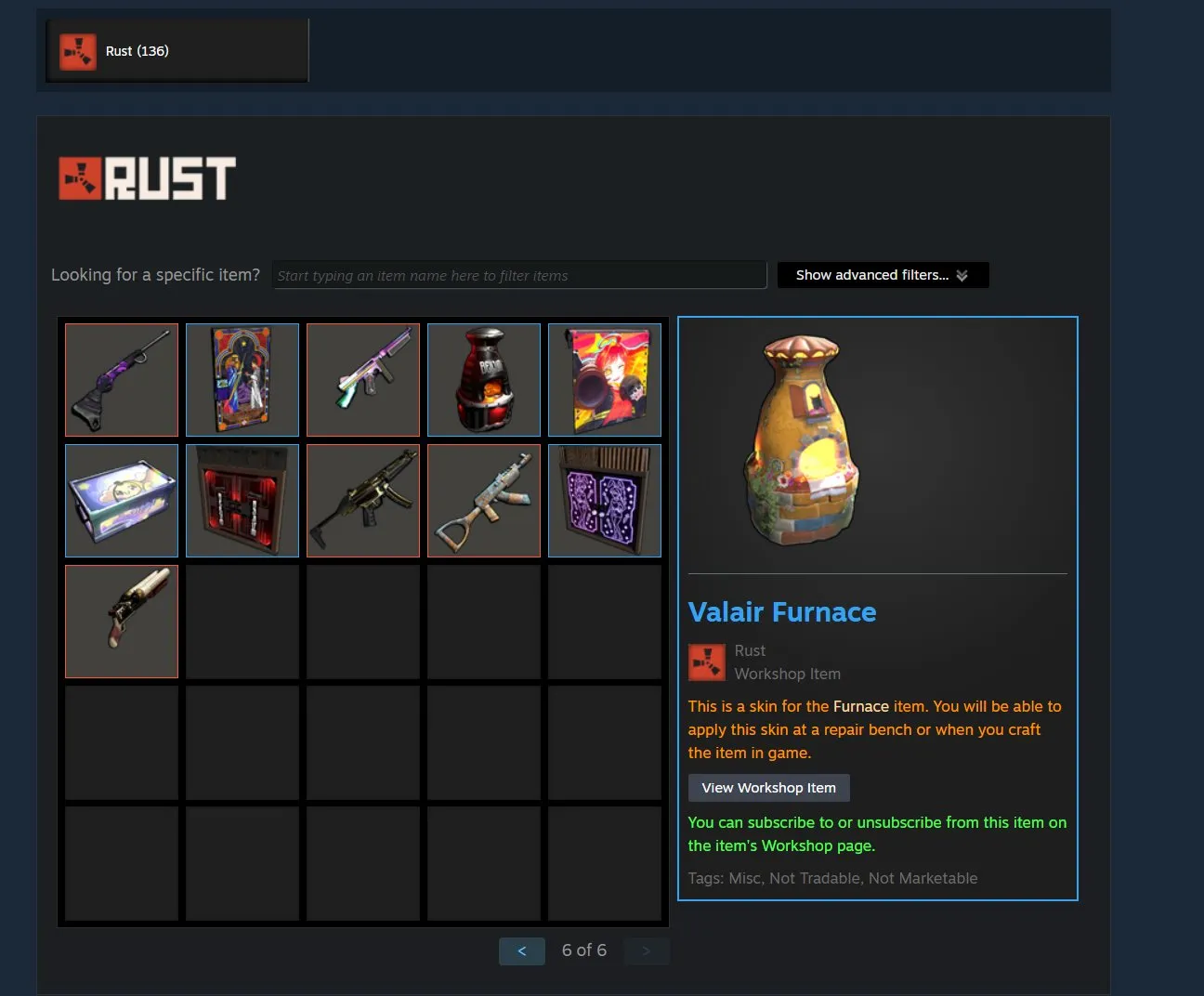This screenshot has height=996, width=1204.
Task: Click the Rust icon beside Workshop Item label
Action: (x=706, y=662)
